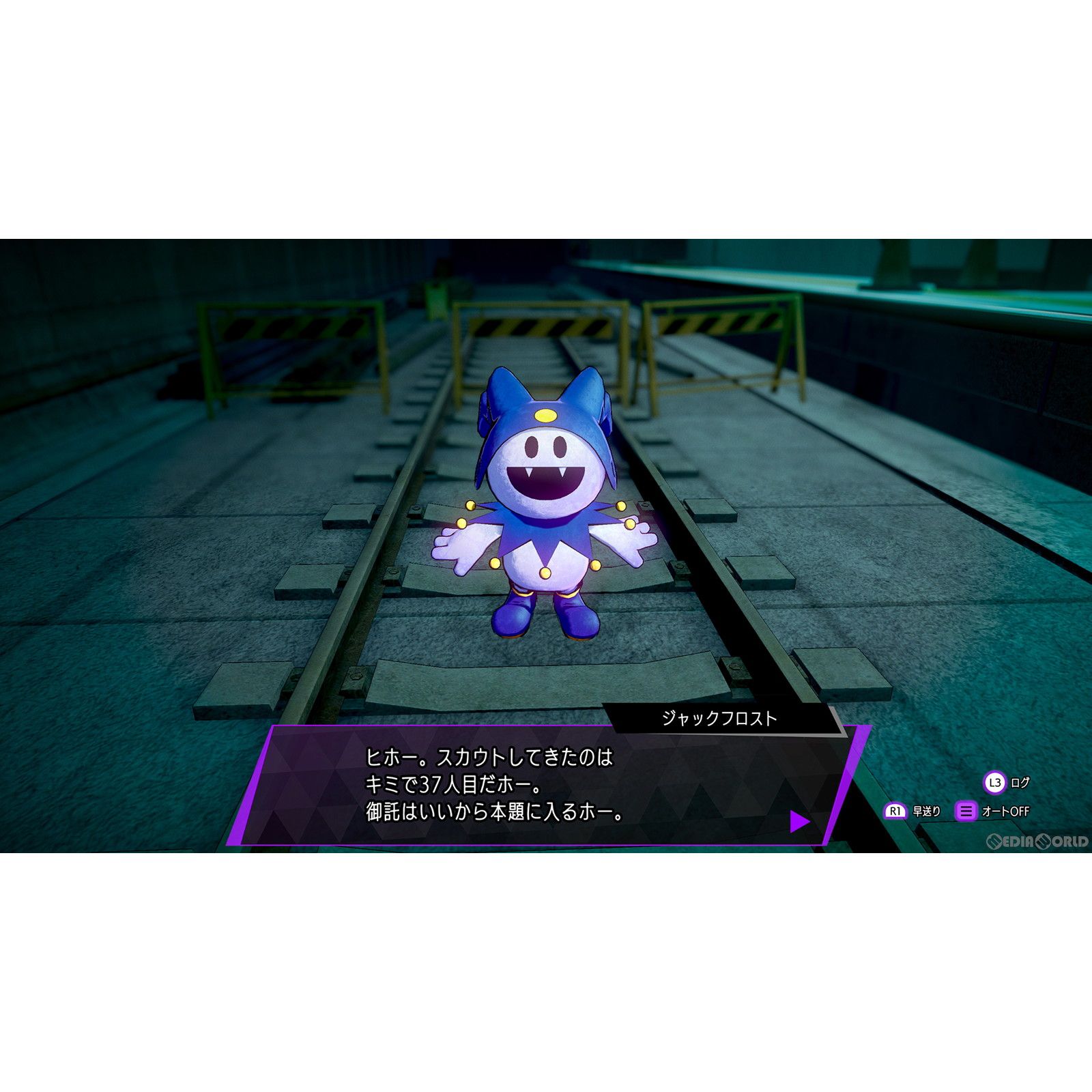Select the purple hamburger menu icon
1092x1092 pixels.
[x=966, y=810]
